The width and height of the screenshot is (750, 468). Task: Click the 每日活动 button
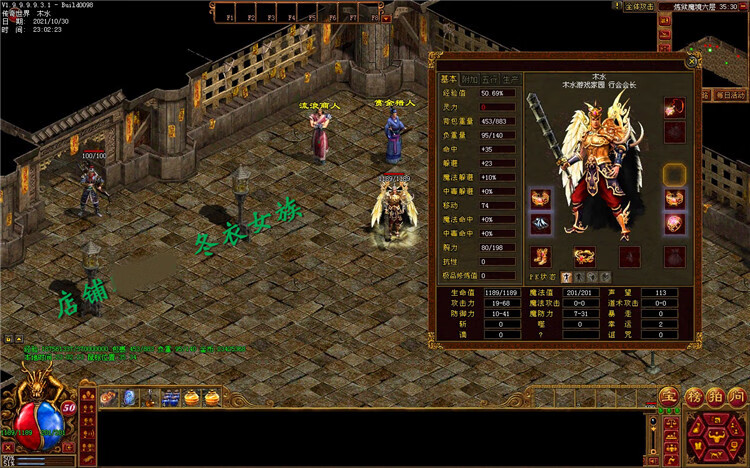729,95
